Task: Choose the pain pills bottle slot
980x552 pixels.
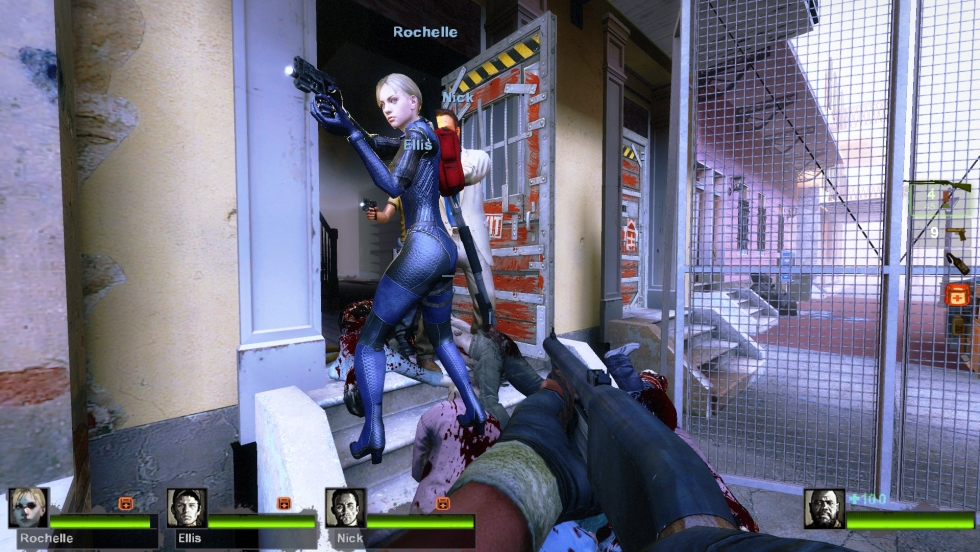Action: (957, 326)
